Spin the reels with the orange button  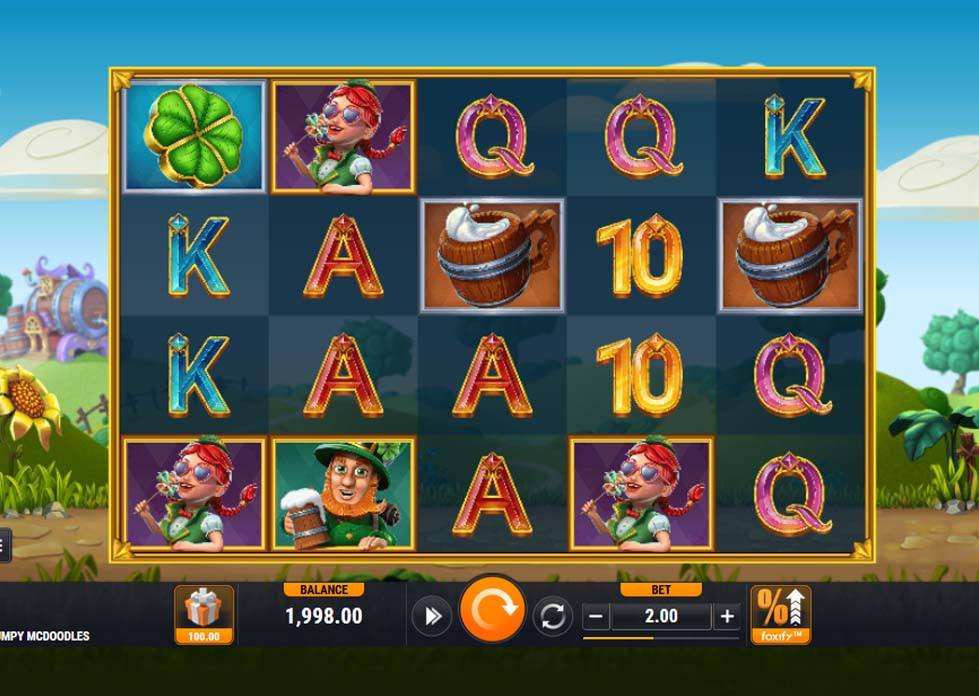tap(492, 611)
